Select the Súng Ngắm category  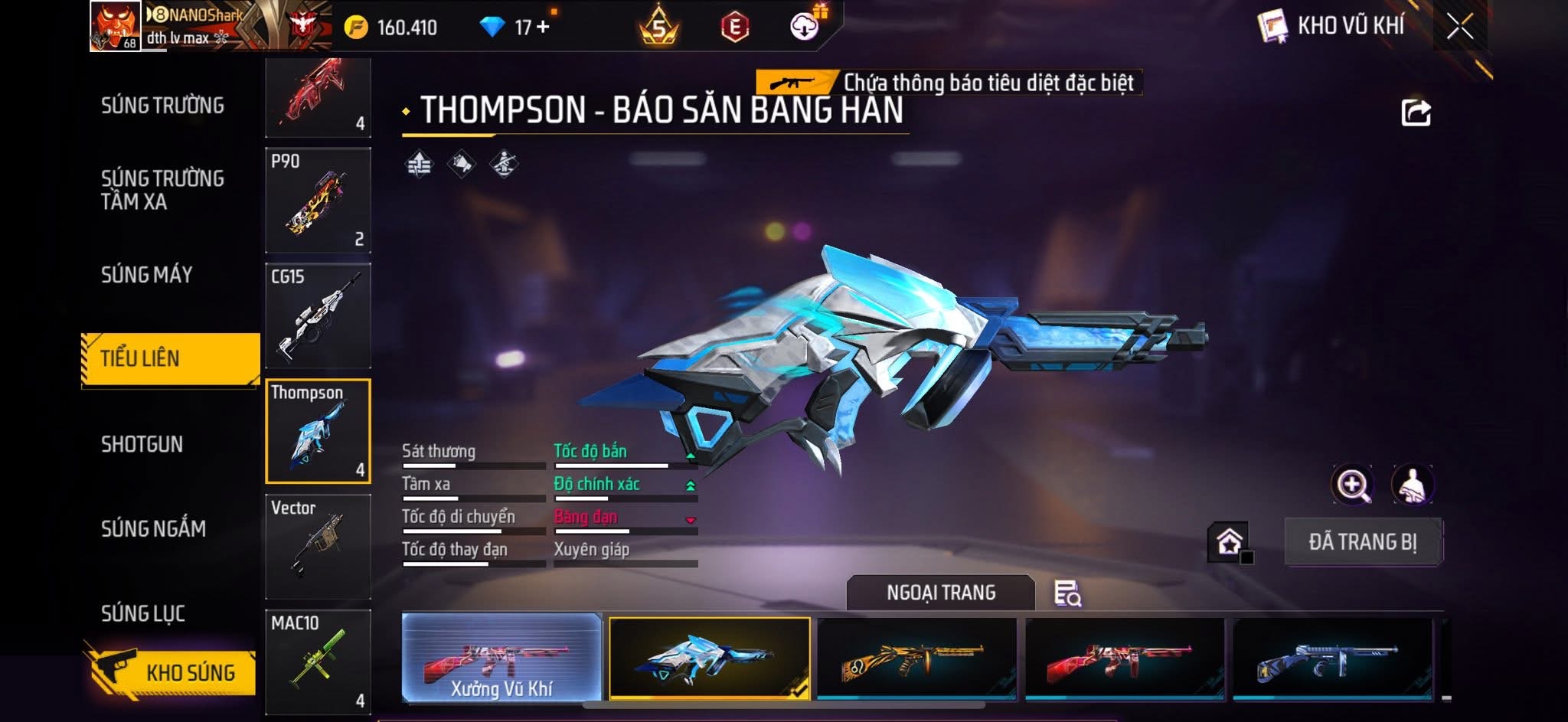[153, 528]
